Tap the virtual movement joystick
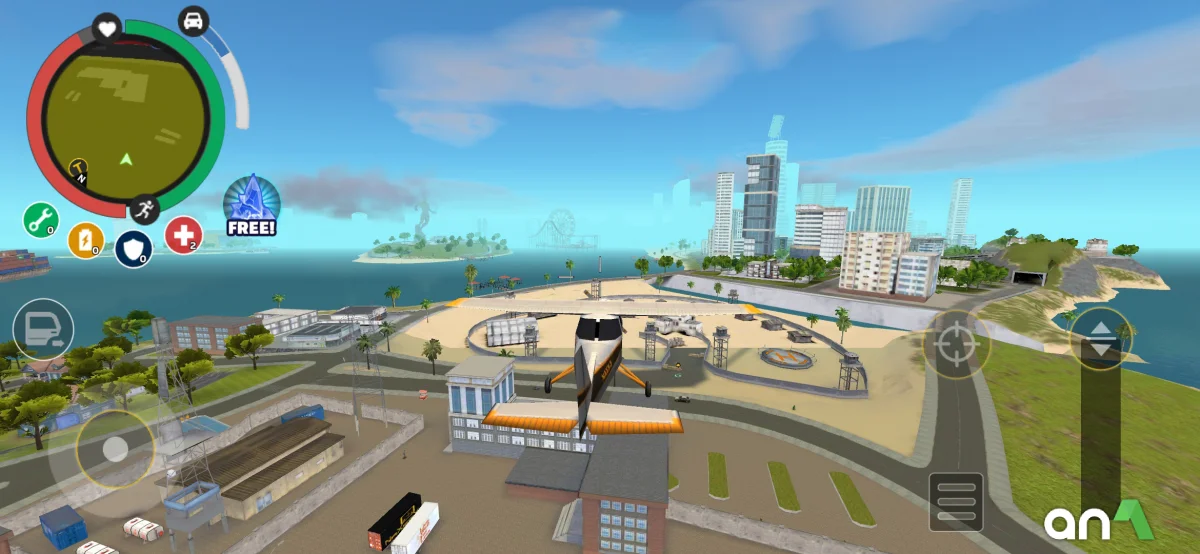This screenshot has height=554, width=1200. tap(115, 449)
